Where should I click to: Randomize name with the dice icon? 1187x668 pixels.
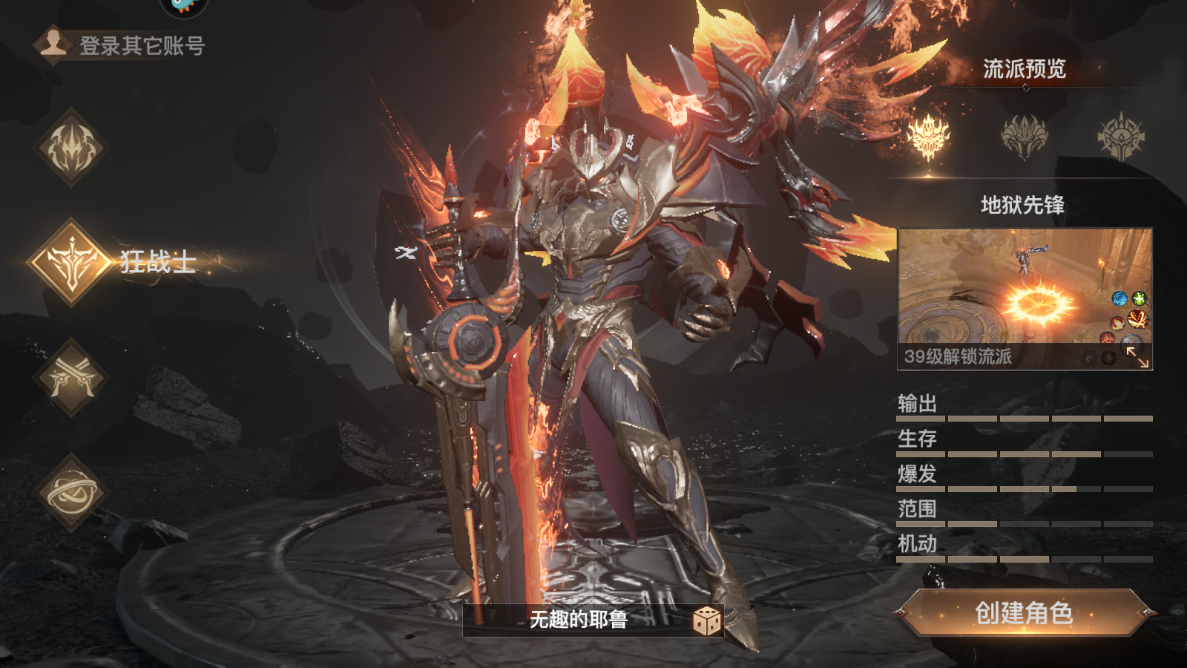(x=707, y=621)
